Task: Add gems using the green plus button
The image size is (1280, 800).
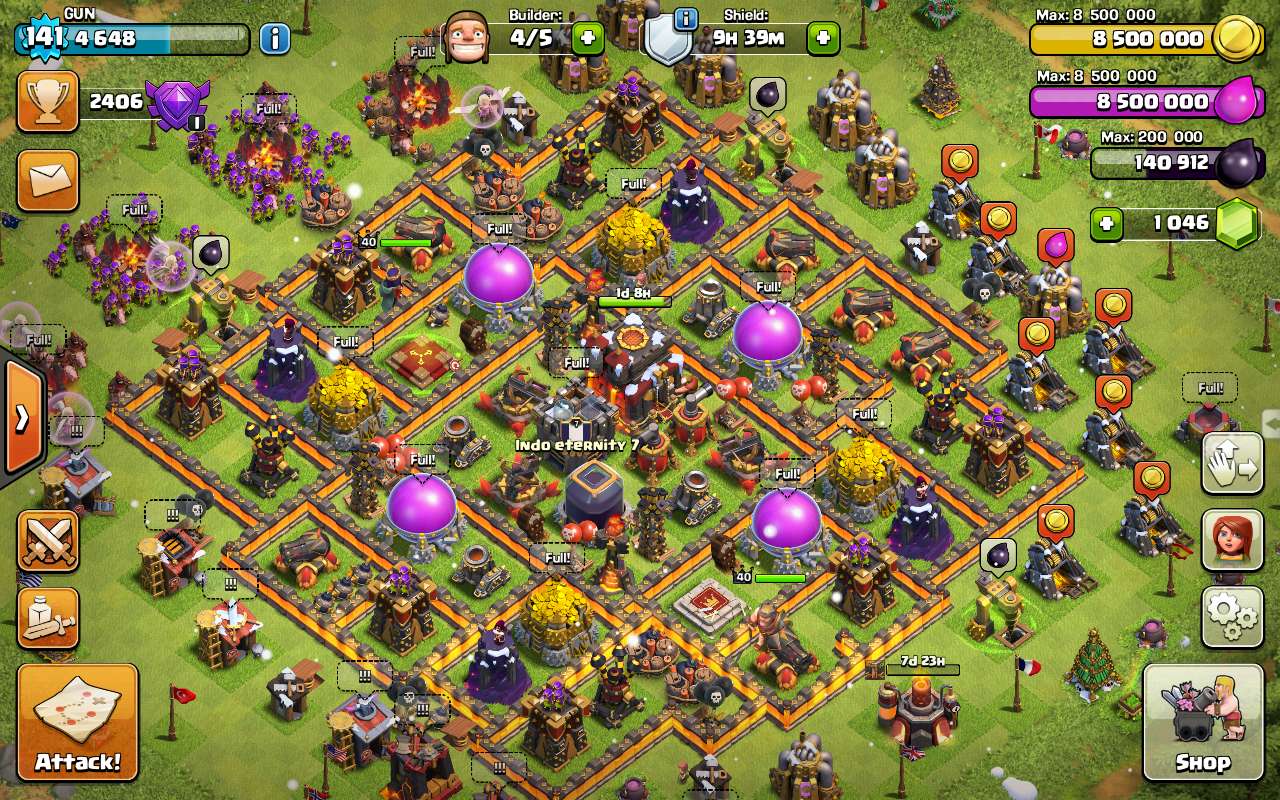Action: coord(1106,223)
